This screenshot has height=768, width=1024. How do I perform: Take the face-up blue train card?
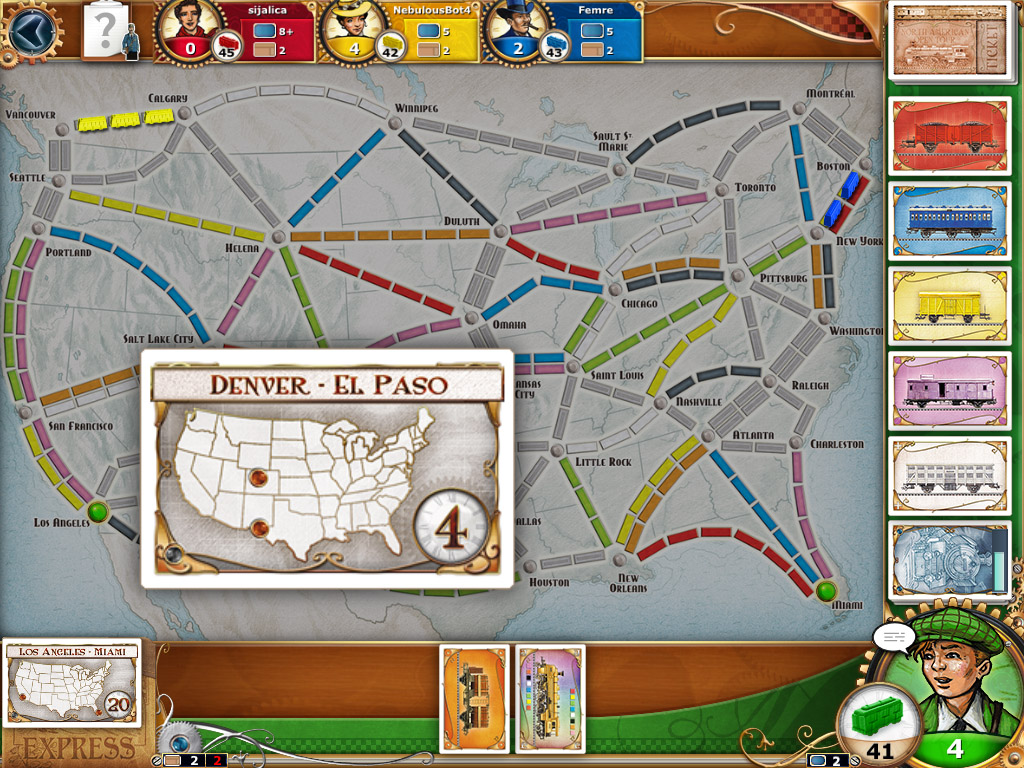point(949,220)
